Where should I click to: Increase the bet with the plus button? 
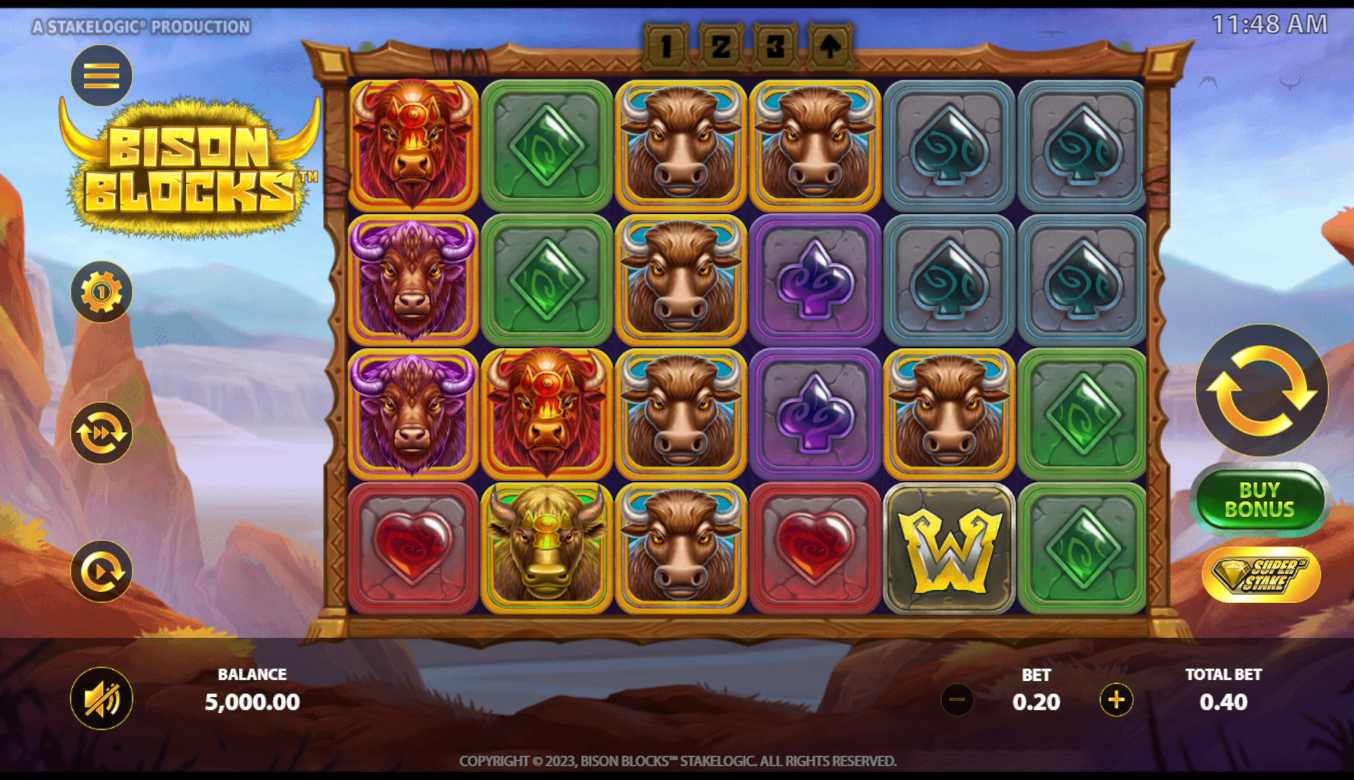[x=1116, y=700]
